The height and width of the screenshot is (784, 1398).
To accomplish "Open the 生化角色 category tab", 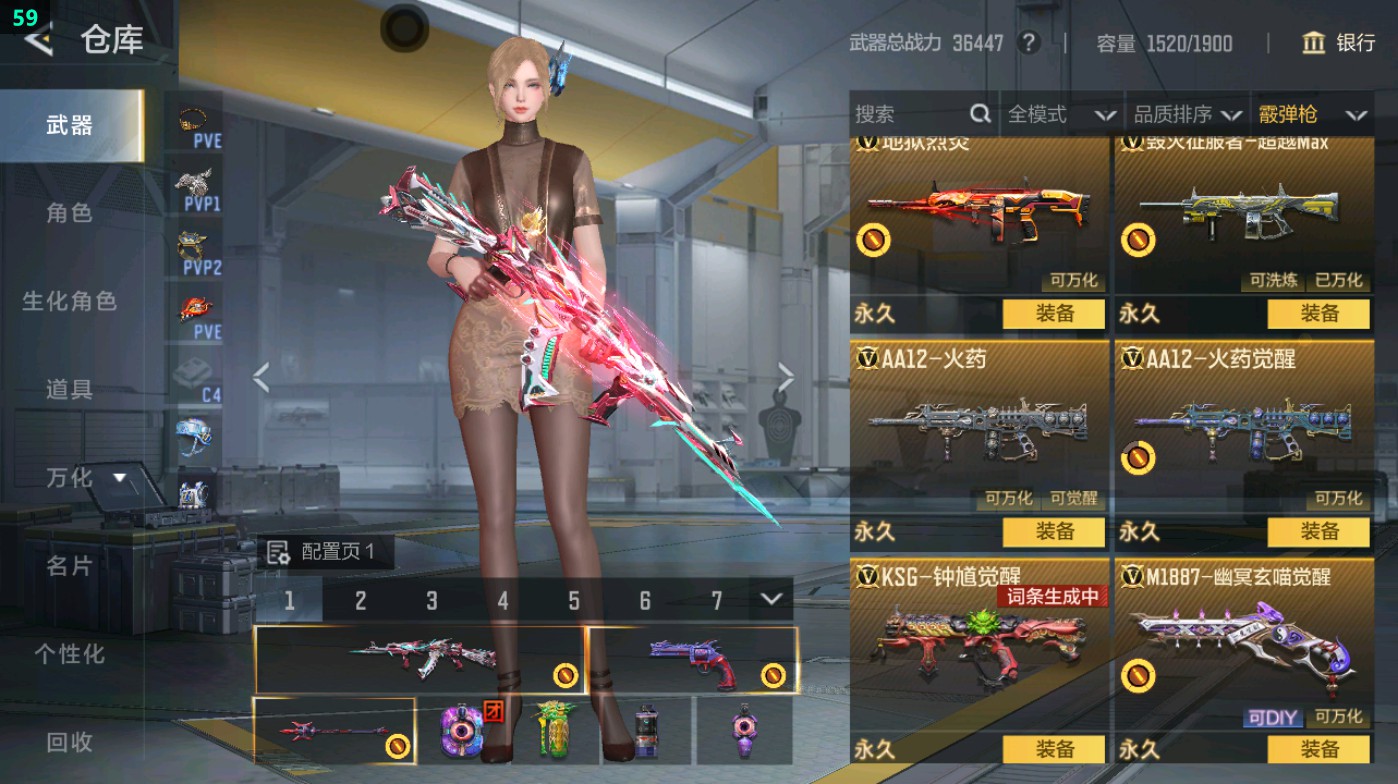I will pyautogui.click(x=69, y=301).
